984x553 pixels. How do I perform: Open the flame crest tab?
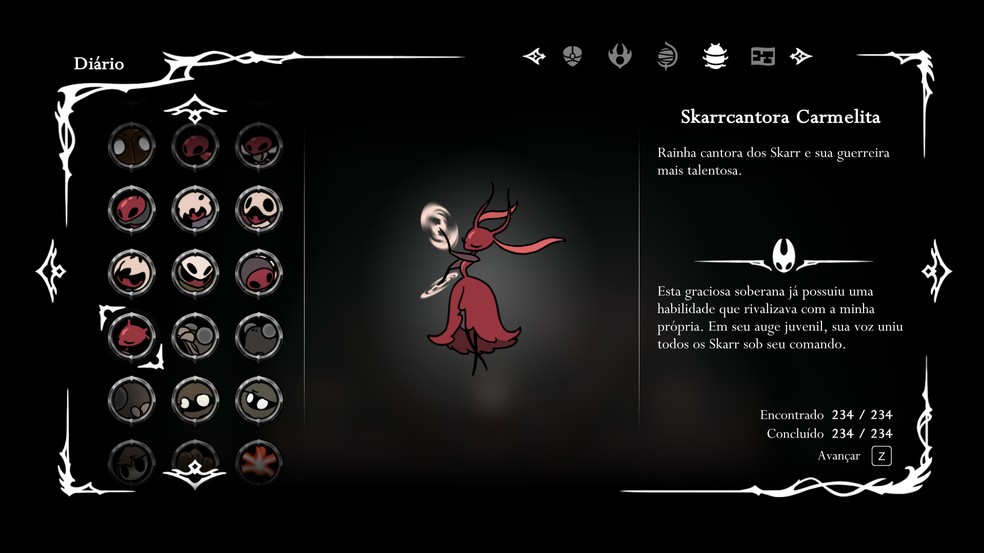[620, 56]
